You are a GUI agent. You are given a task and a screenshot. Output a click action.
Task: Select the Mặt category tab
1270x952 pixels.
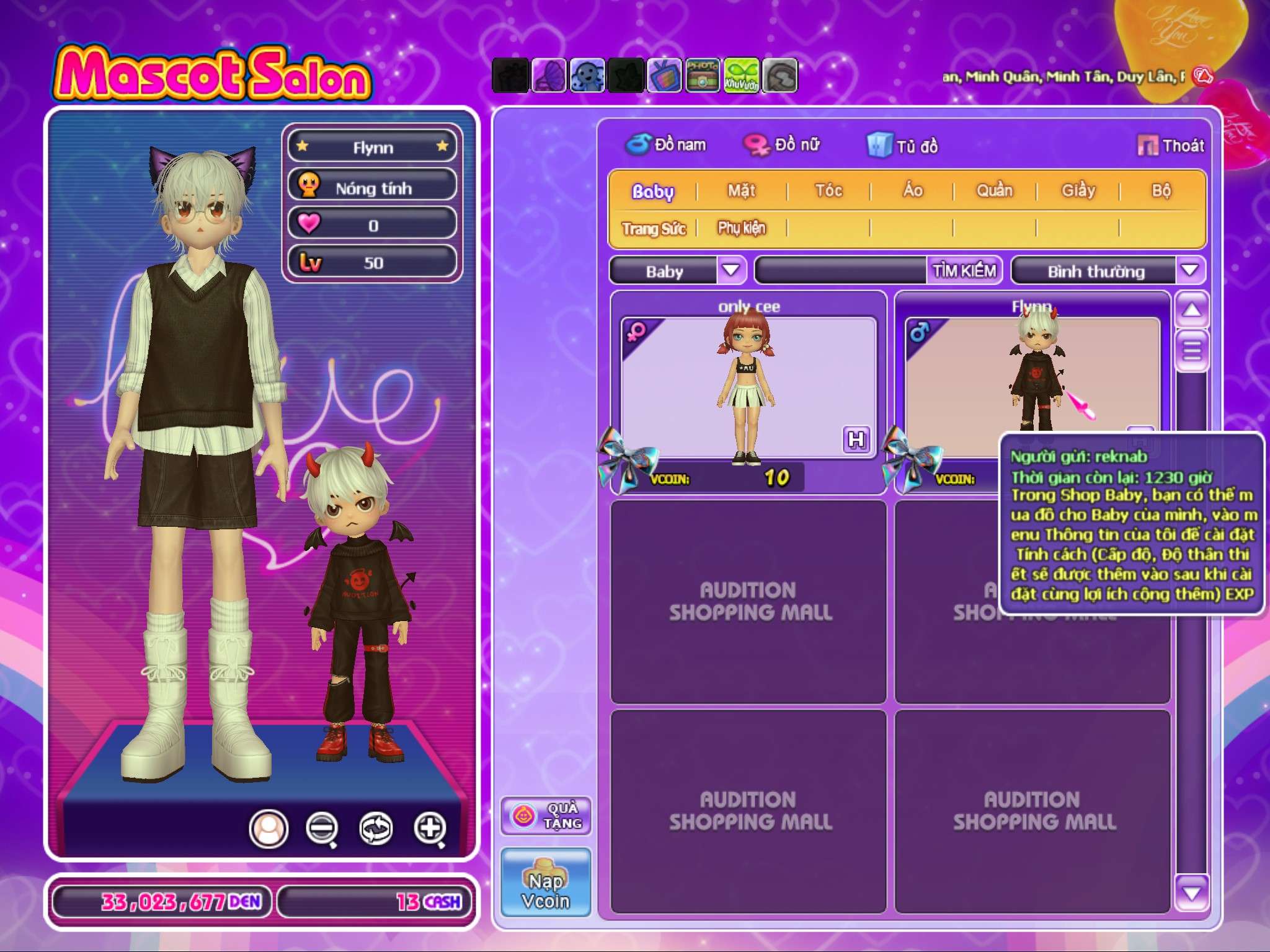(x=742, y=190)
